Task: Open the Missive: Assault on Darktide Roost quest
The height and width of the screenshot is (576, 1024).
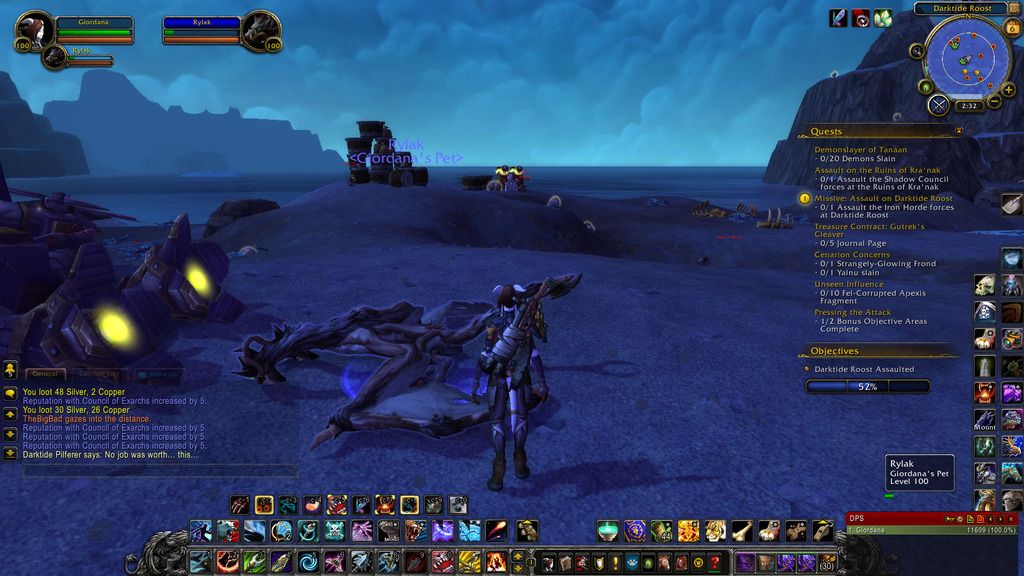Action: point(883,198)
